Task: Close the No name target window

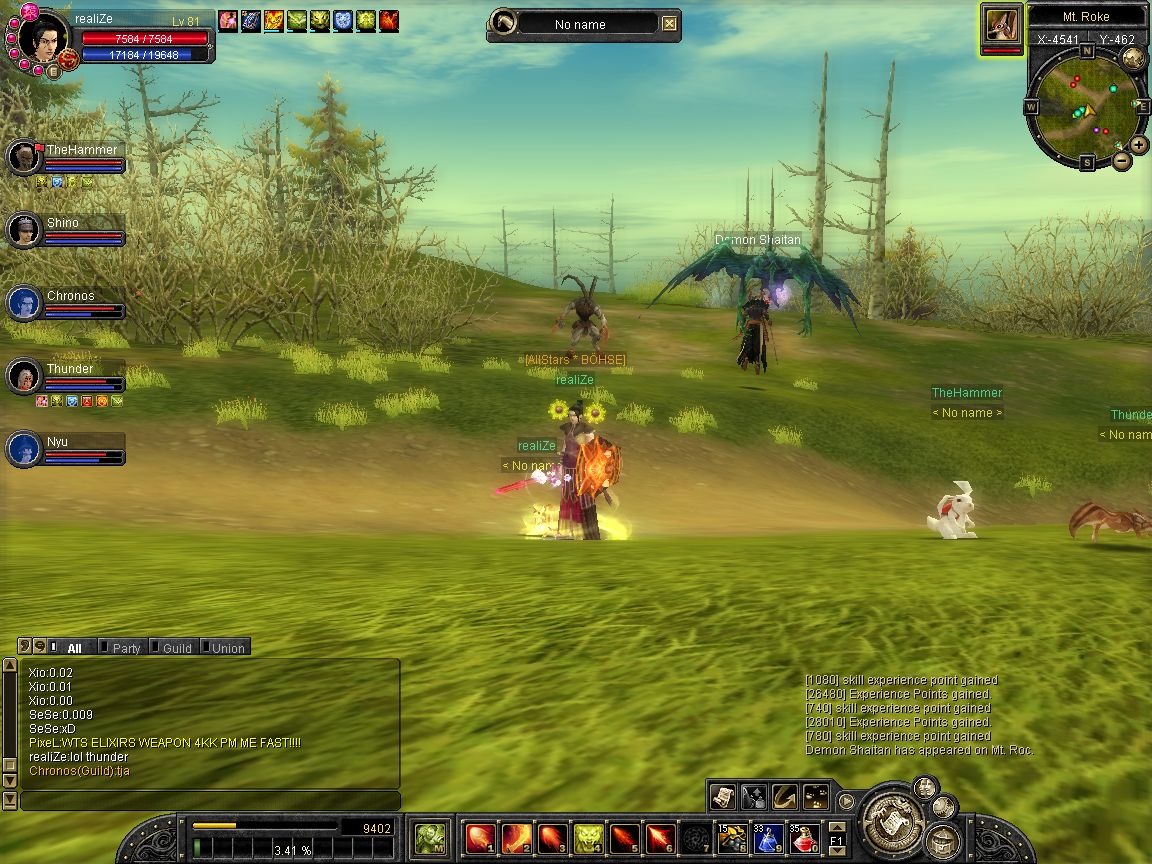Action: [x=670, y=24]
